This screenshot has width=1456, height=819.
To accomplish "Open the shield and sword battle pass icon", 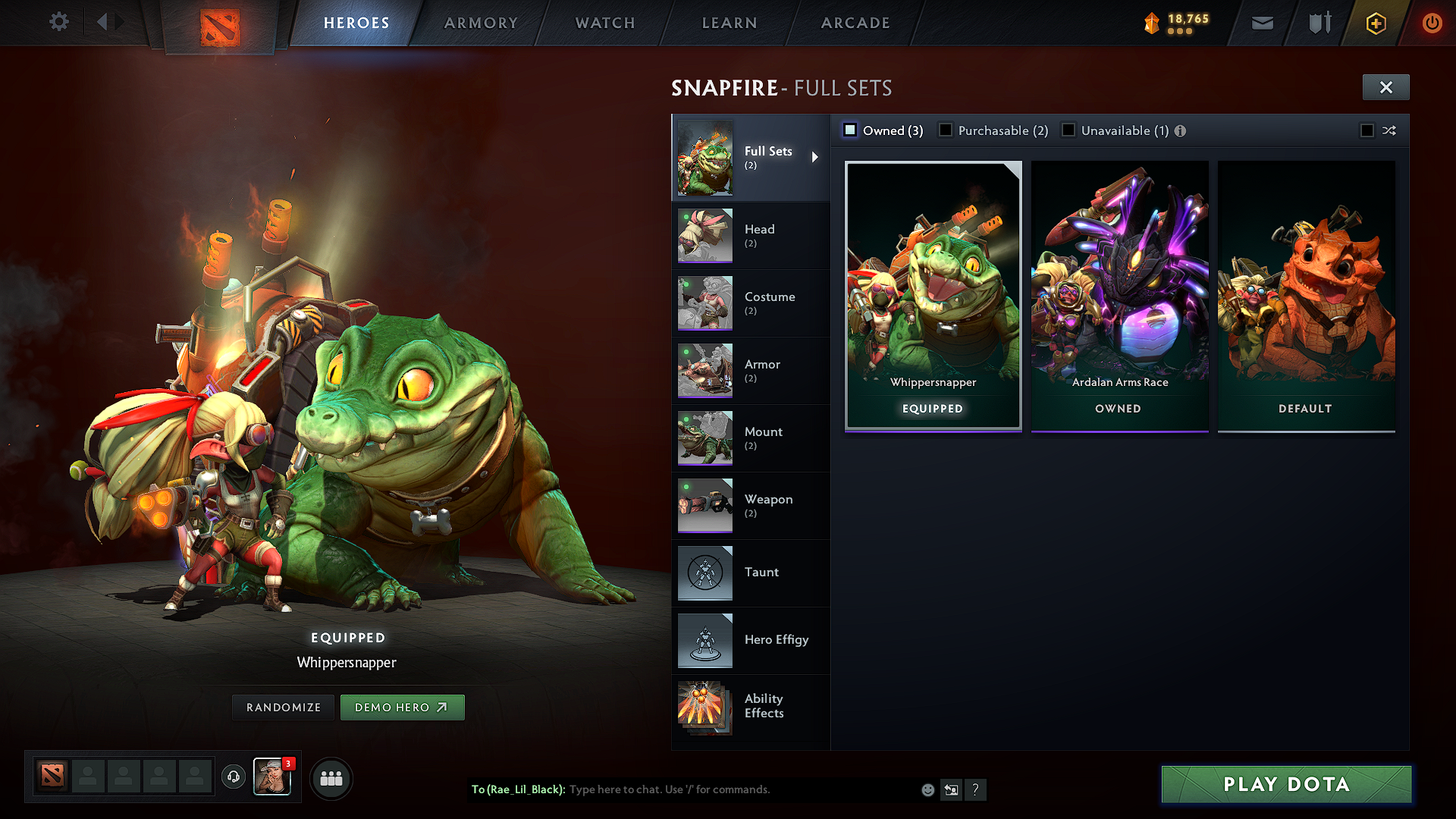I will point(1318,23).
